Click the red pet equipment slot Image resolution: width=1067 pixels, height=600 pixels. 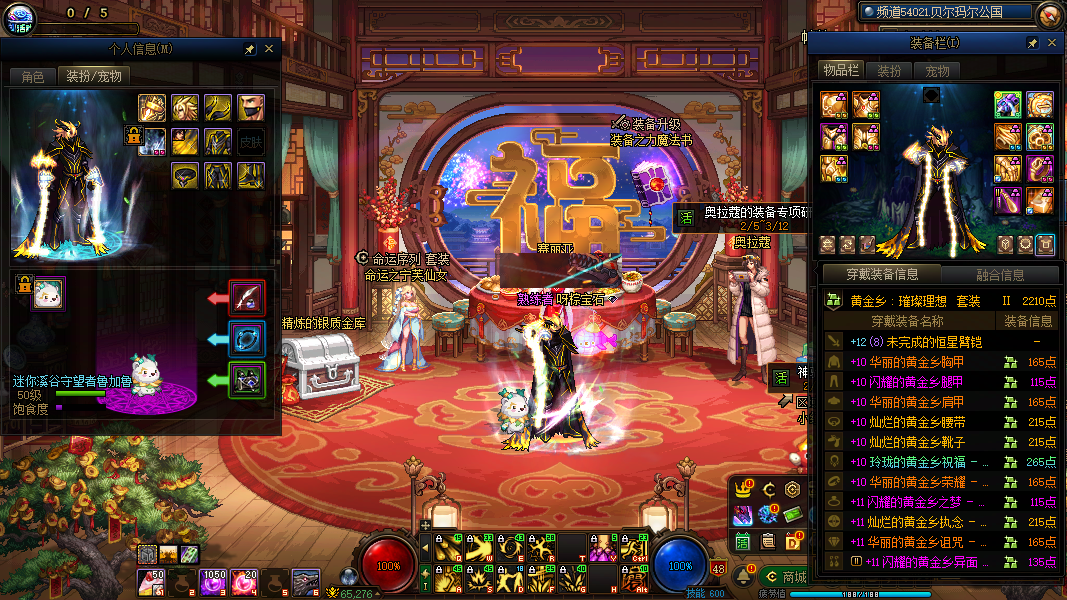pyautogui.click(x=246, y=297)
